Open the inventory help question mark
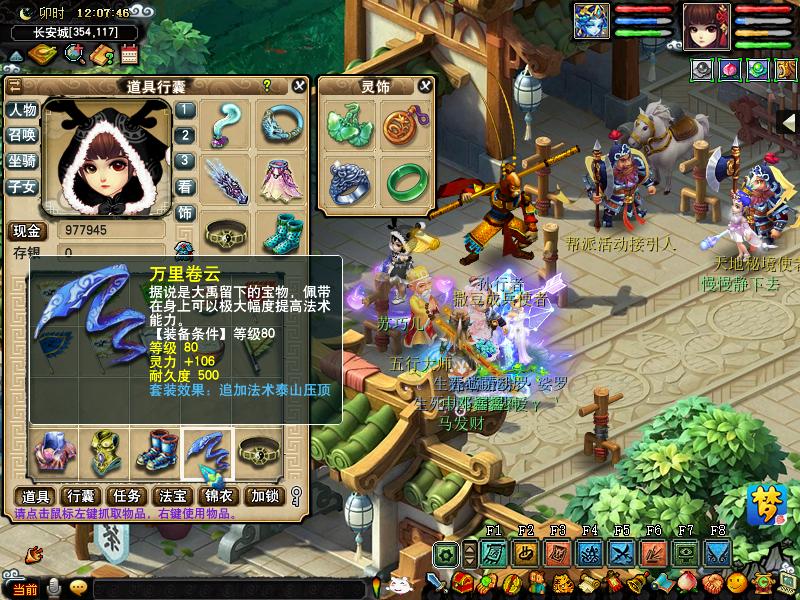800x600 pixels. [267, 86]
